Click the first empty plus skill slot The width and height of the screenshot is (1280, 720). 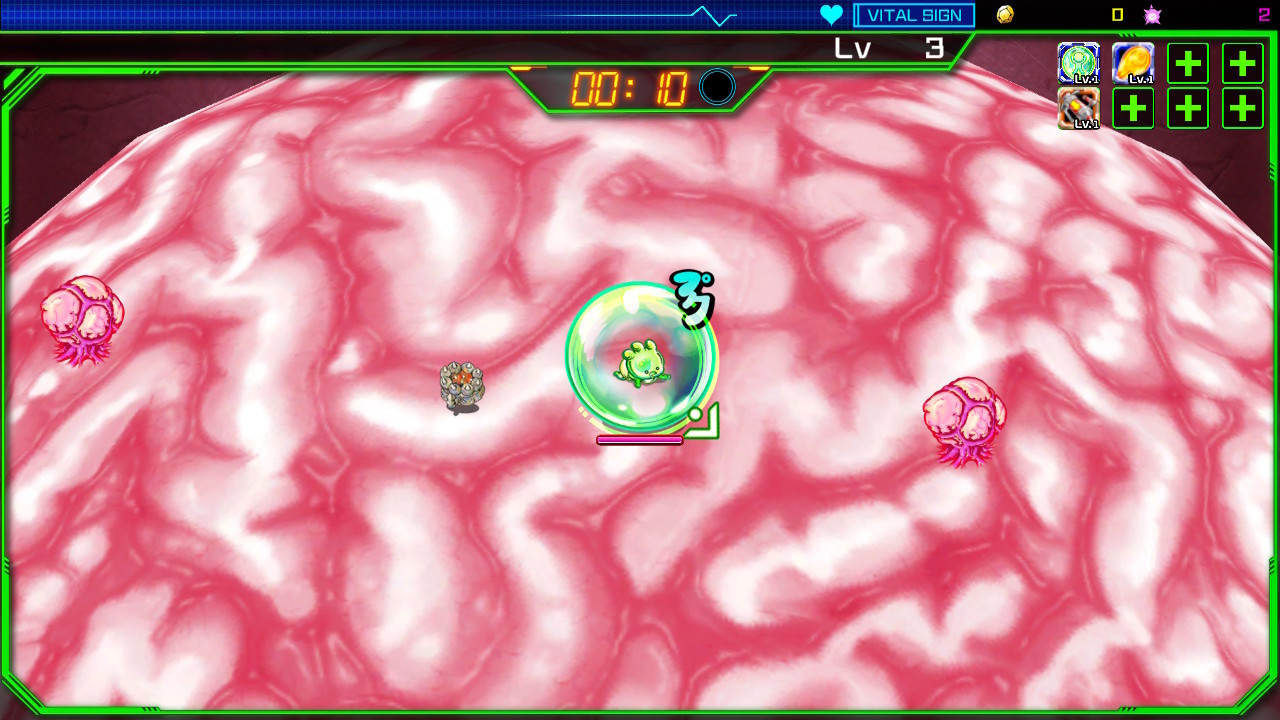pos(1187,63)
